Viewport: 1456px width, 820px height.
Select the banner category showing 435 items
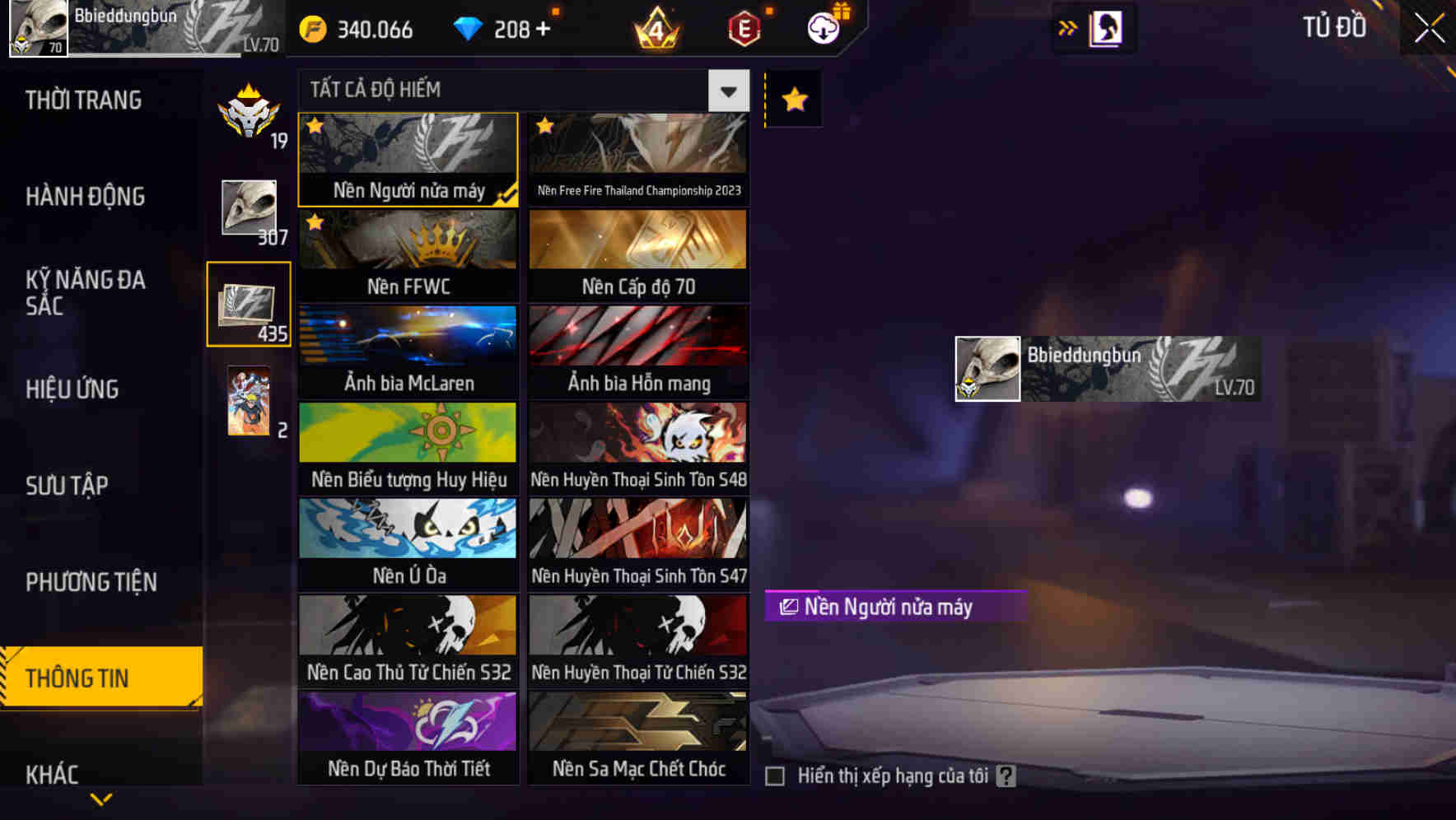coord(248,303)
